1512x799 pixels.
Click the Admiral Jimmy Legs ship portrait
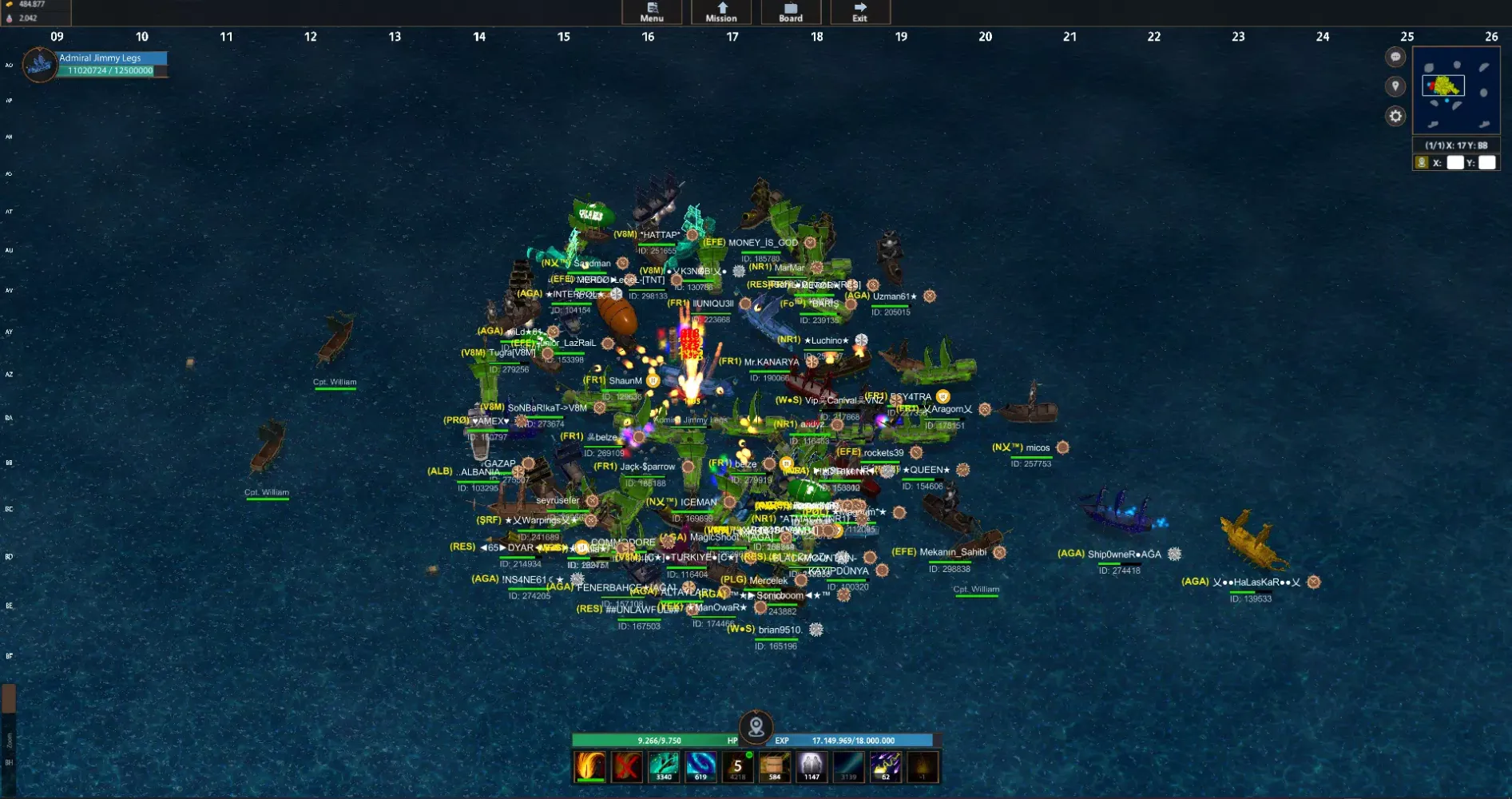coord(39,65)
